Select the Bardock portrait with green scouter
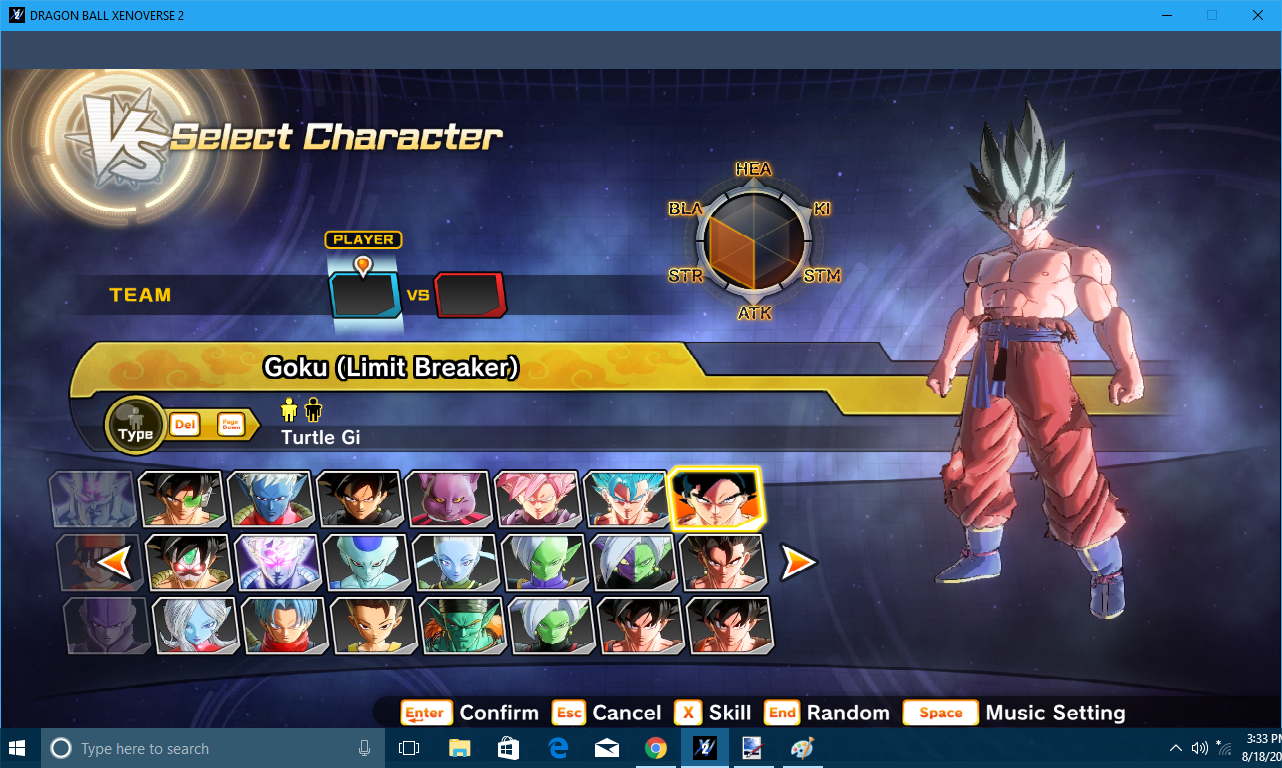The height and width of the screenshot is (768, 1282). point(181,498)
